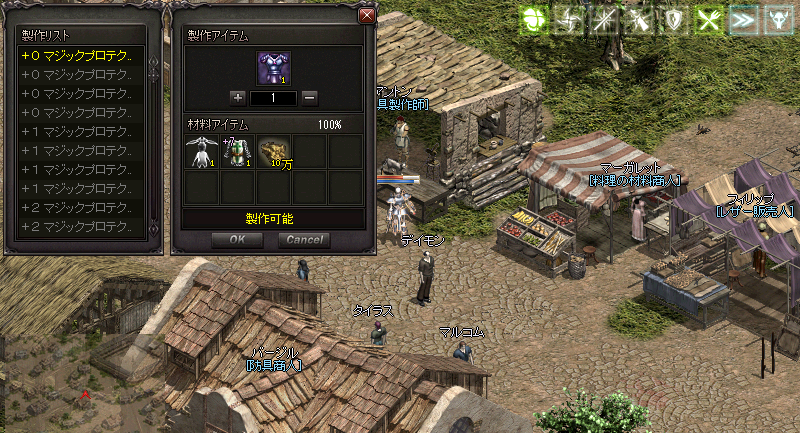Activate the green four-leaf clover buff icon
800x433 pixels.
coord(534,20)
